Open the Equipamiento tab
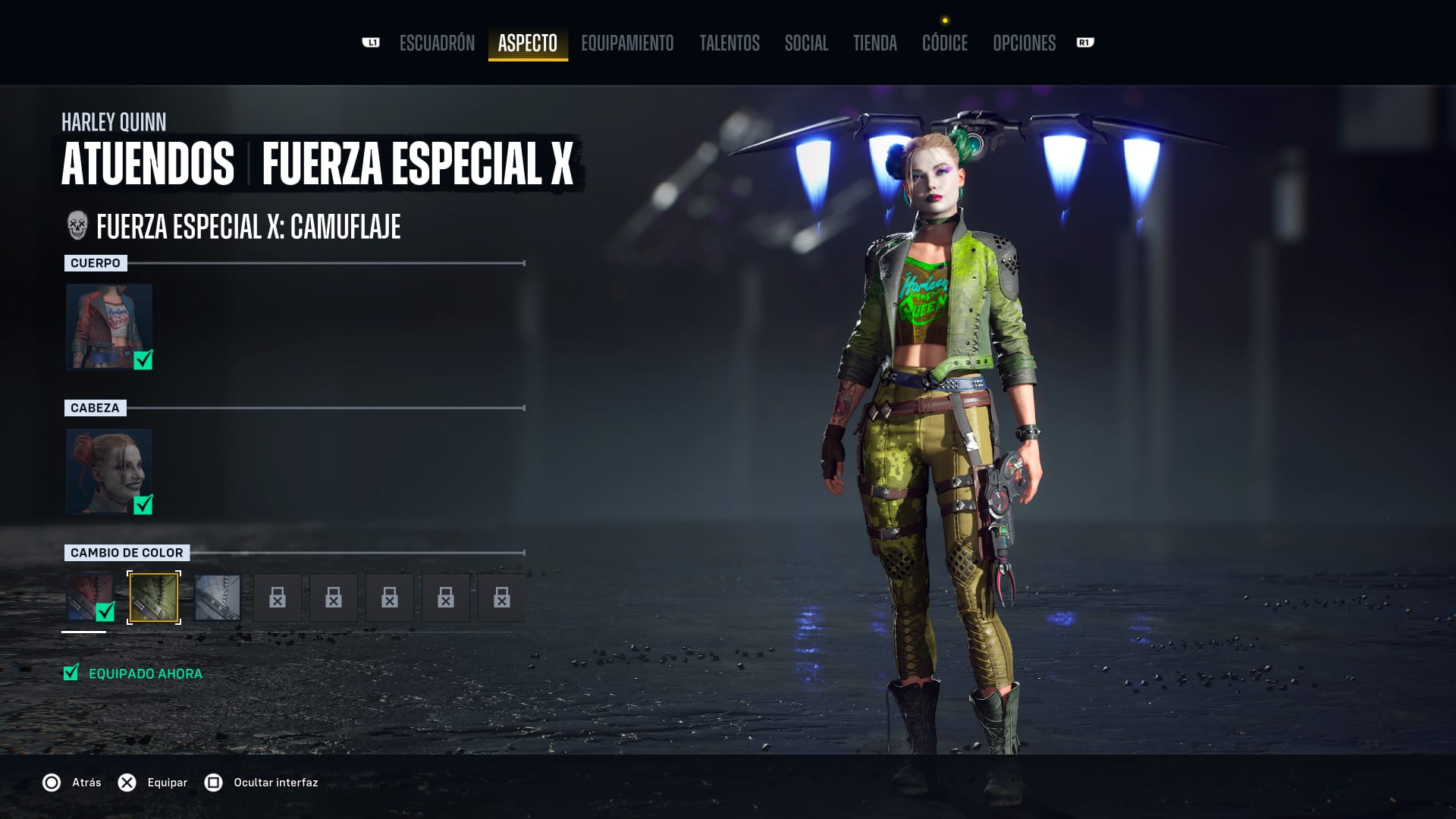Screen dimensions: 1456x819 click(x=627, y=43)
